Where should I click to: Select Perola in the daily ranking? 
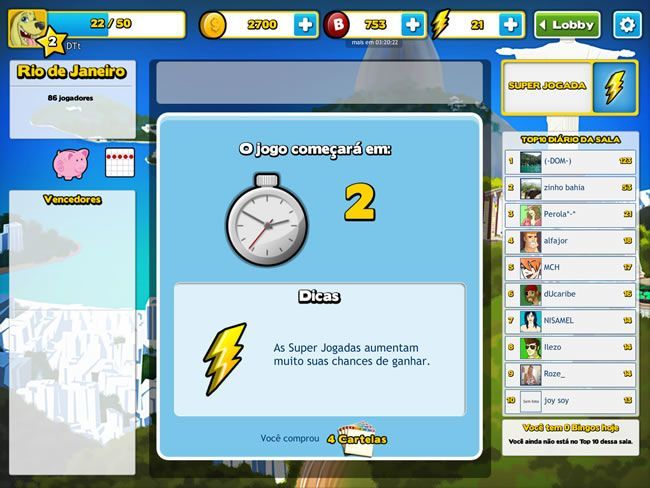[x=570, y=214]
